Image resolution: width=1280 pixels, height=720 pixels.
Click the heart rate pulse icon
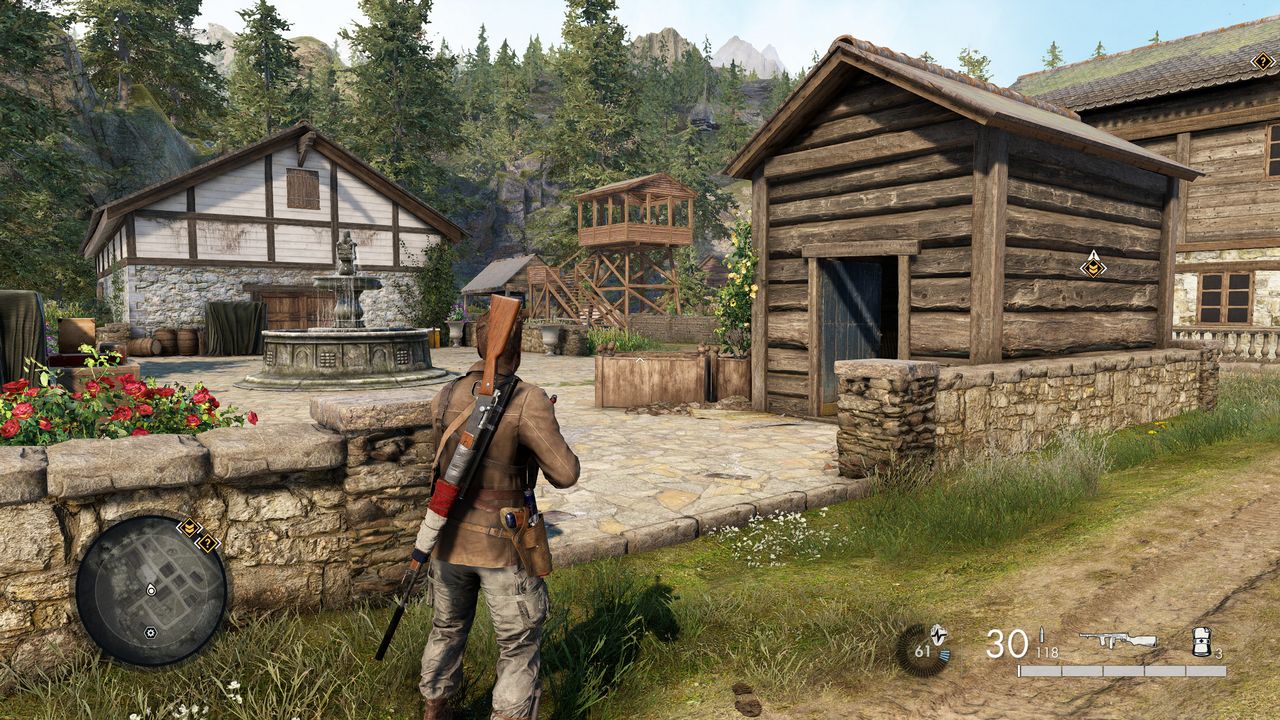tap(922, 649)
